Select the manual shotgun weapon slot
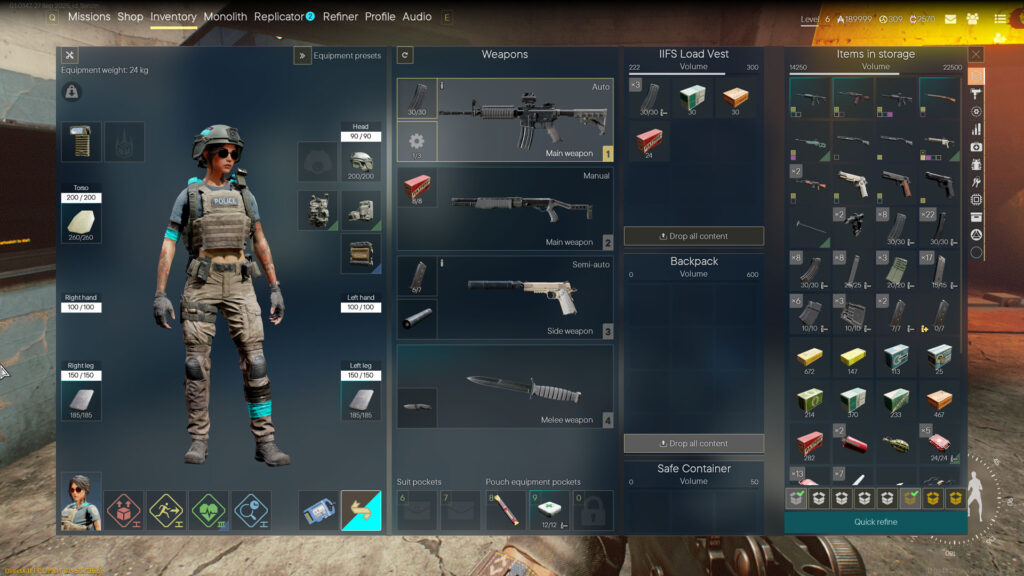The image size is (1024, 576). (x=525, y=208)
